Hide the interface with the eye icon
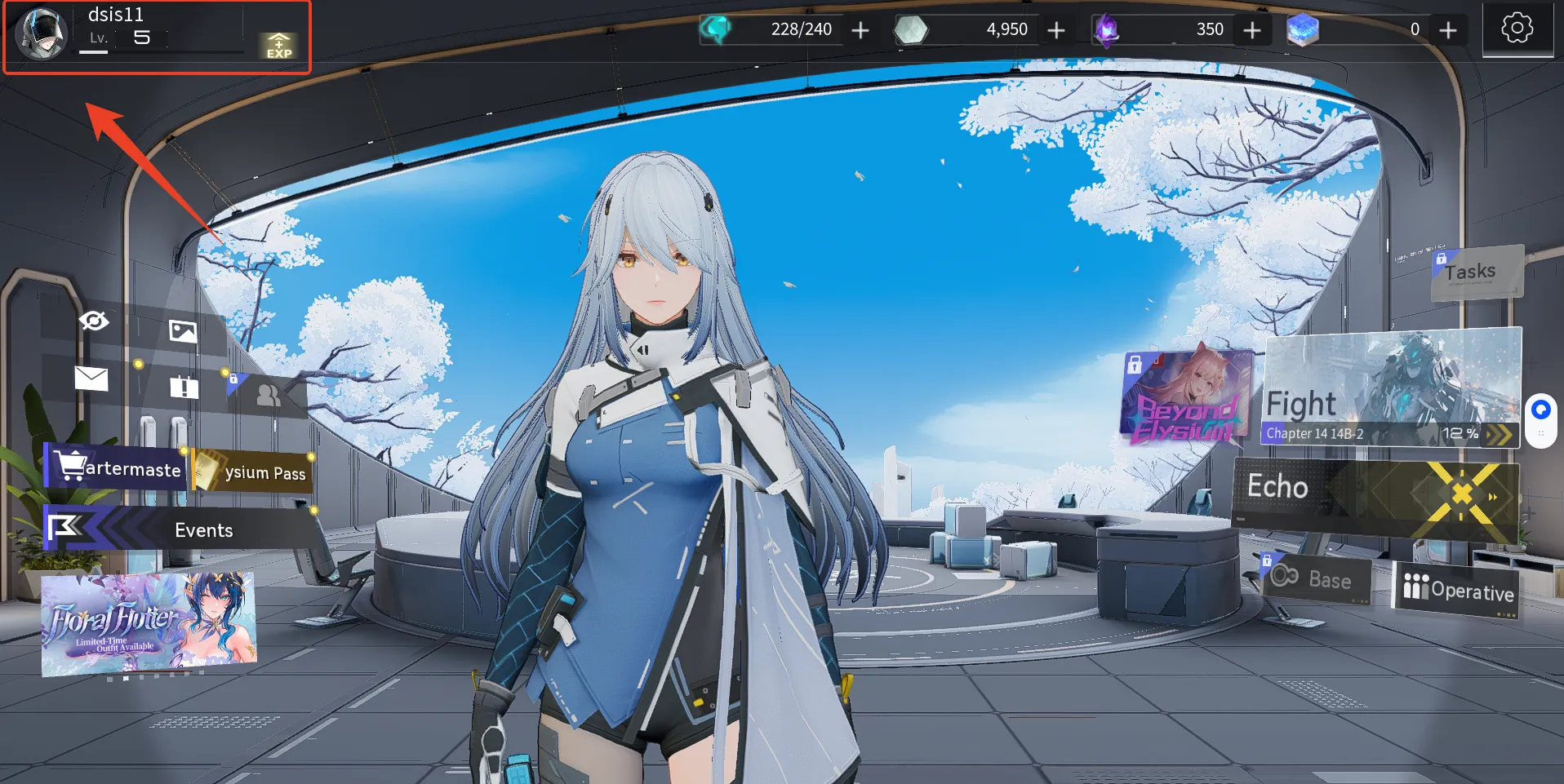 94,321
